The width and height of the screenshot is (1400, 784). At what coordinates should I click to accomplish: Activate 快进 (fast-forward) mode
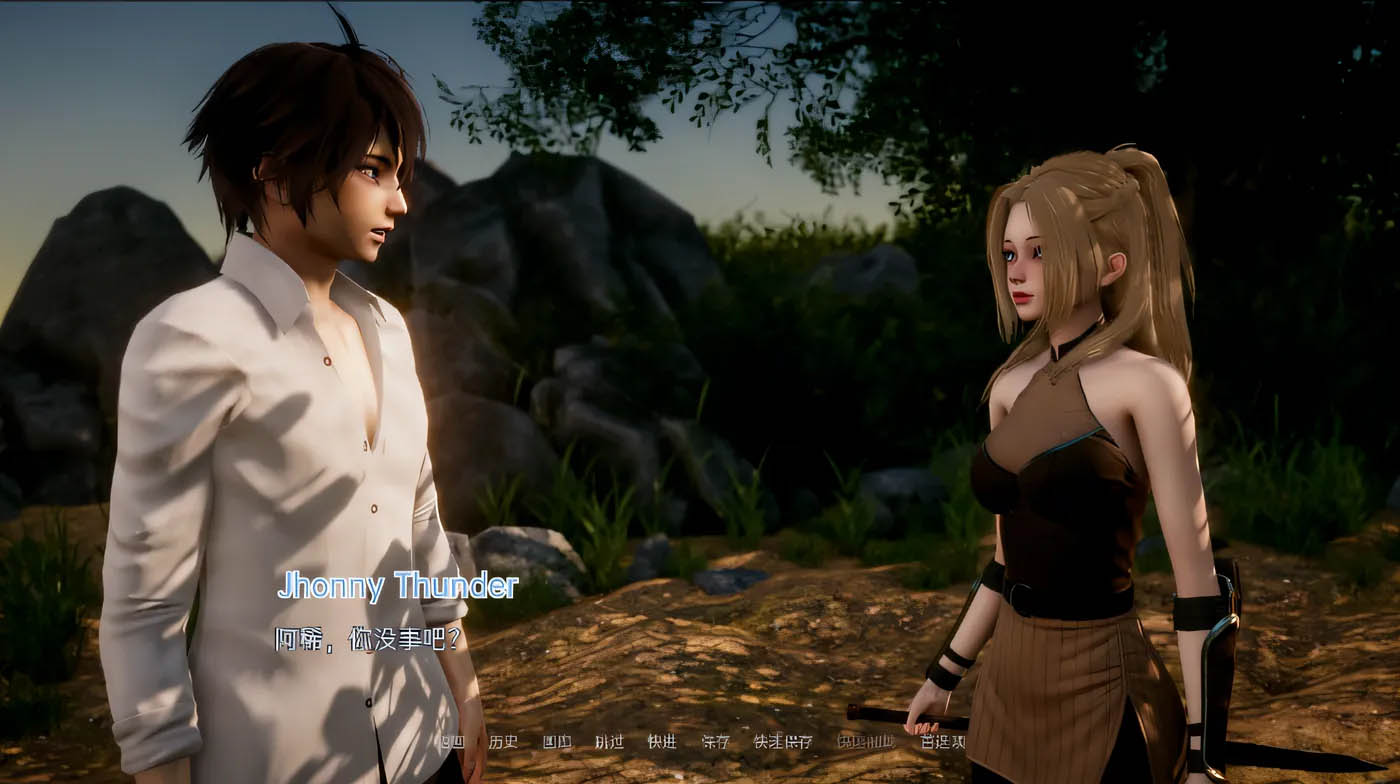pyautogui.click(x=662, y=742)
